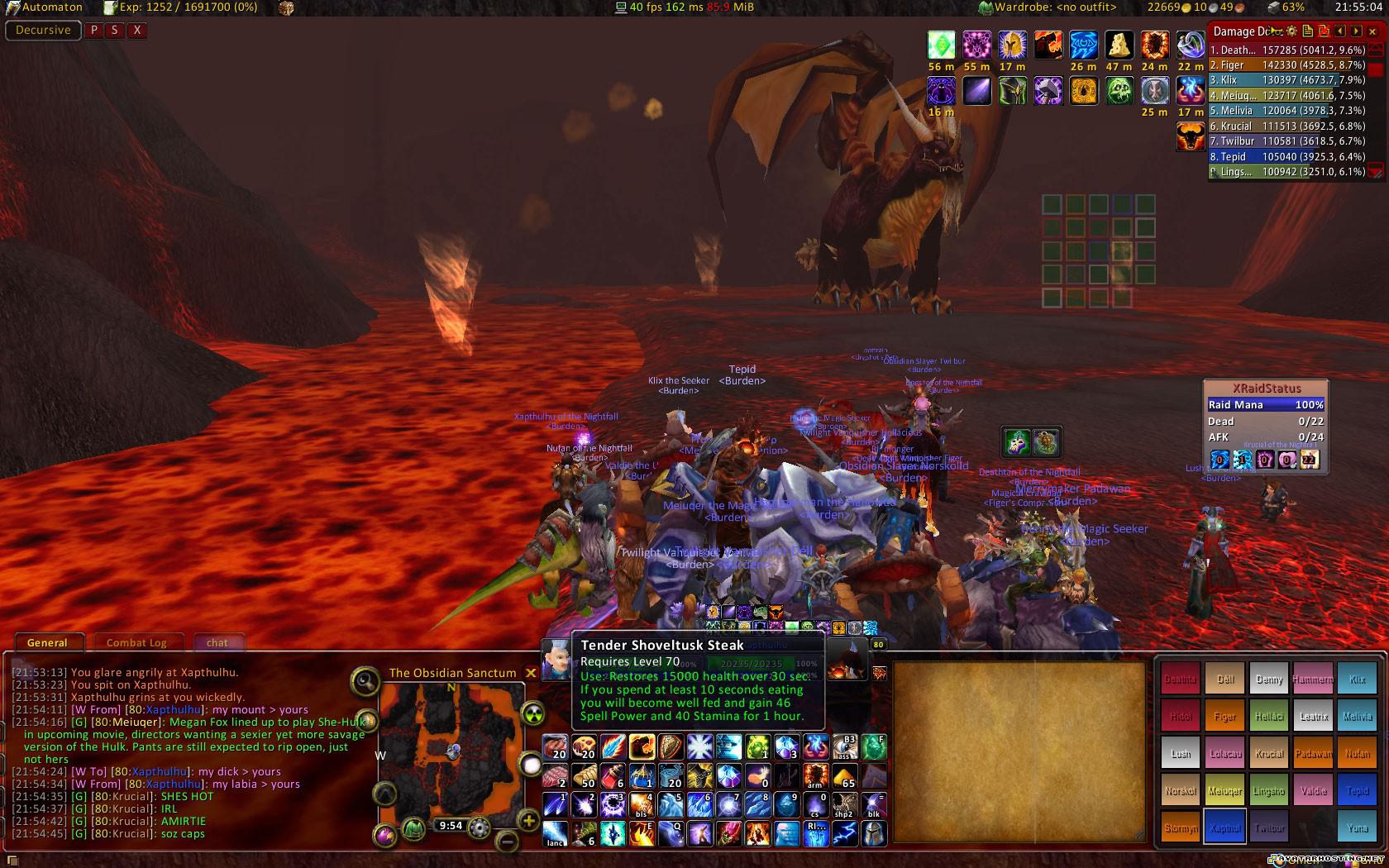
Task: Click the moon icon to the right of minimap
Action: click(530, 764)
